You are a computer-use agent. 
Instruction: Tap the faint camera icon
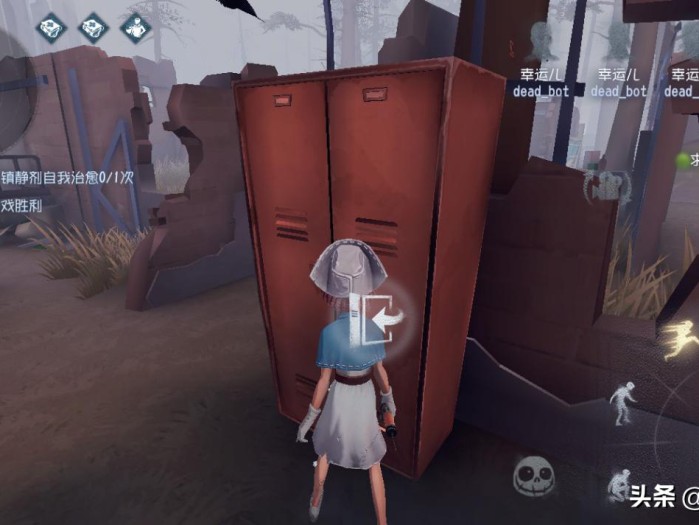click(x=607, y=184)
